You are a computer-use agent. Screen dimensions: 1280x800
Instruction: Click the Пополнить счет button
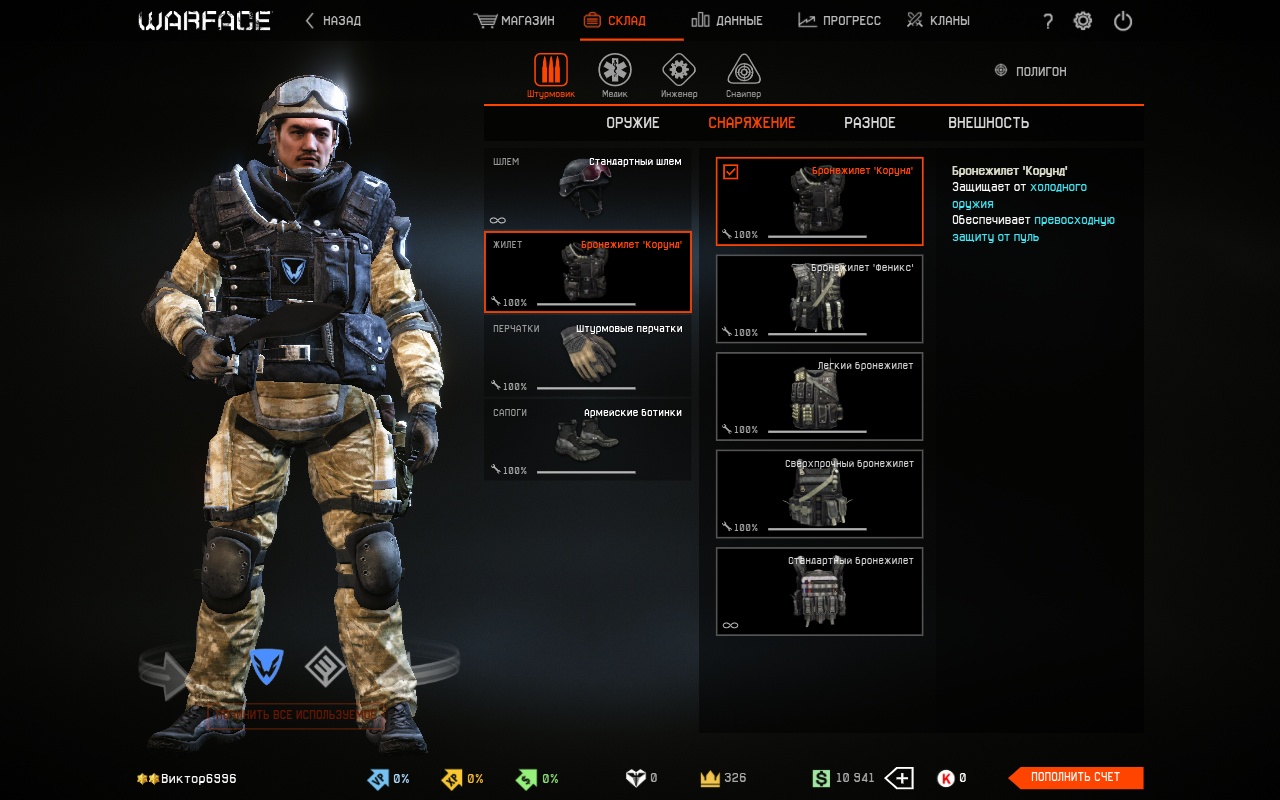click(1076, 777)
